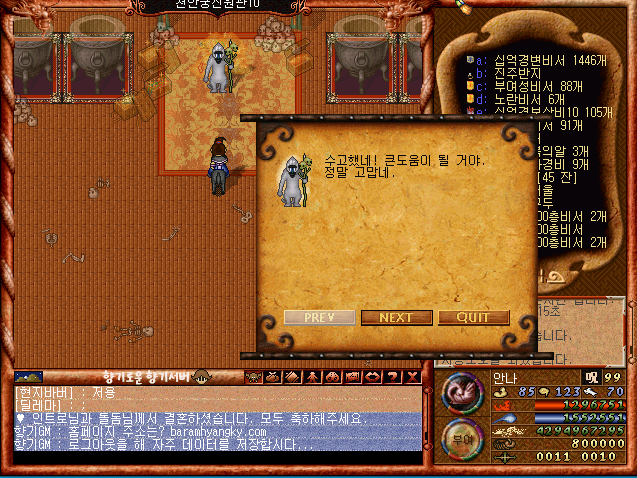
Task: Close the dialogue with QUIT
Action: tap(473, 318)
